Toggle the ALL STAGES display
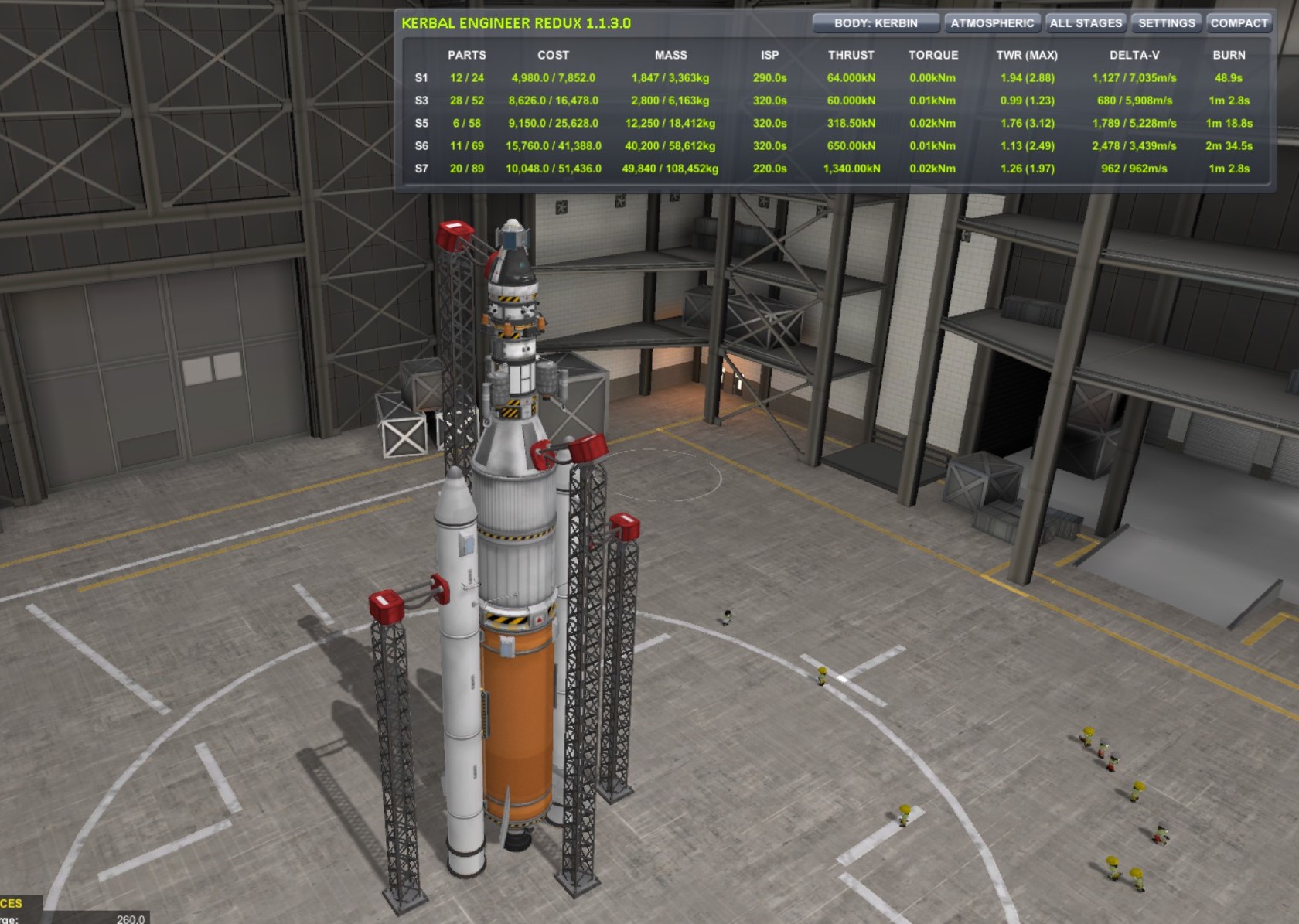The image size is (1299, 924). [1086, 23]
